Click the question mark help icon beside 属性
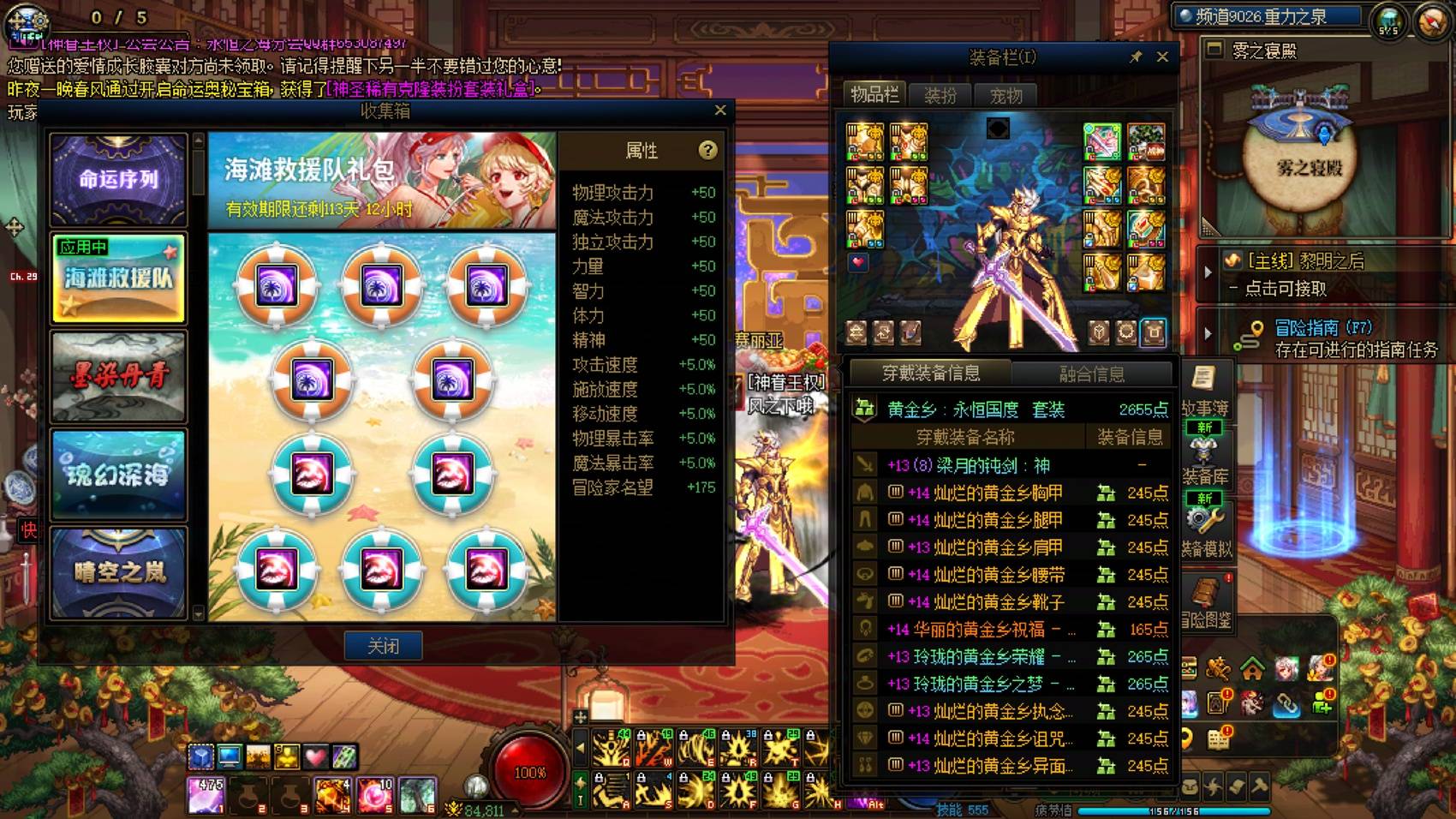 [x=708, y=151]
